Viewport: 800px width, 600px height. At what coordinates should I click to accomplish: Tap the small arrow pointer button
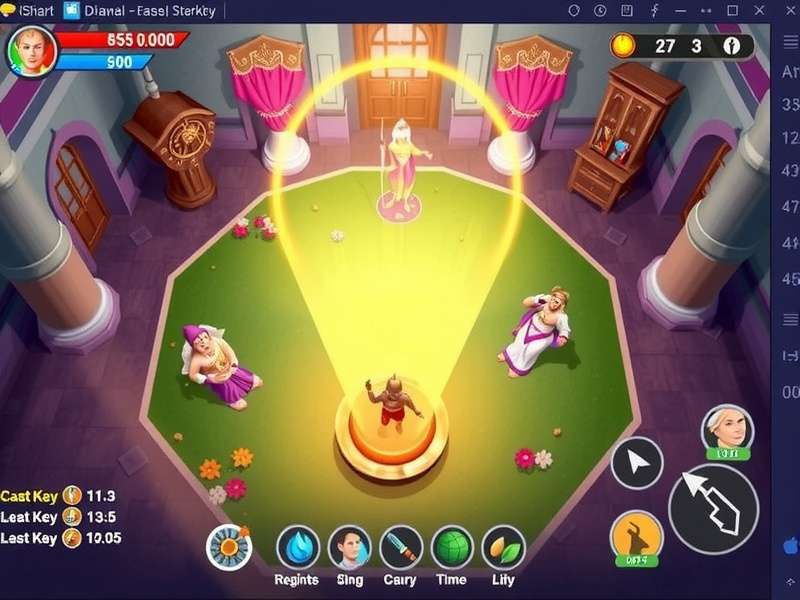tap(637, 462)
